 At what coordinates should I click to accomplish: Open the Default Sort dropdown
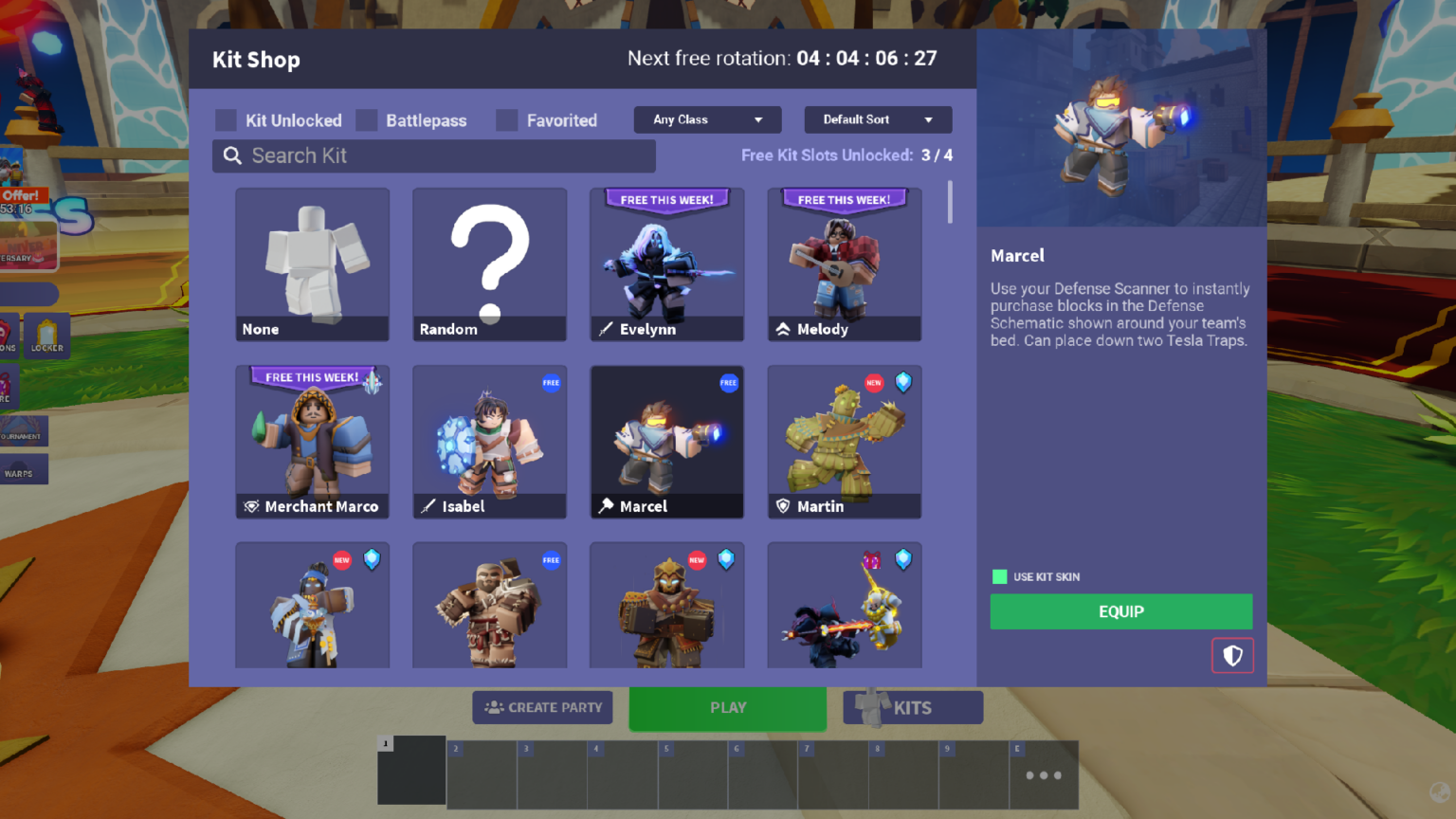click(877, 119)
